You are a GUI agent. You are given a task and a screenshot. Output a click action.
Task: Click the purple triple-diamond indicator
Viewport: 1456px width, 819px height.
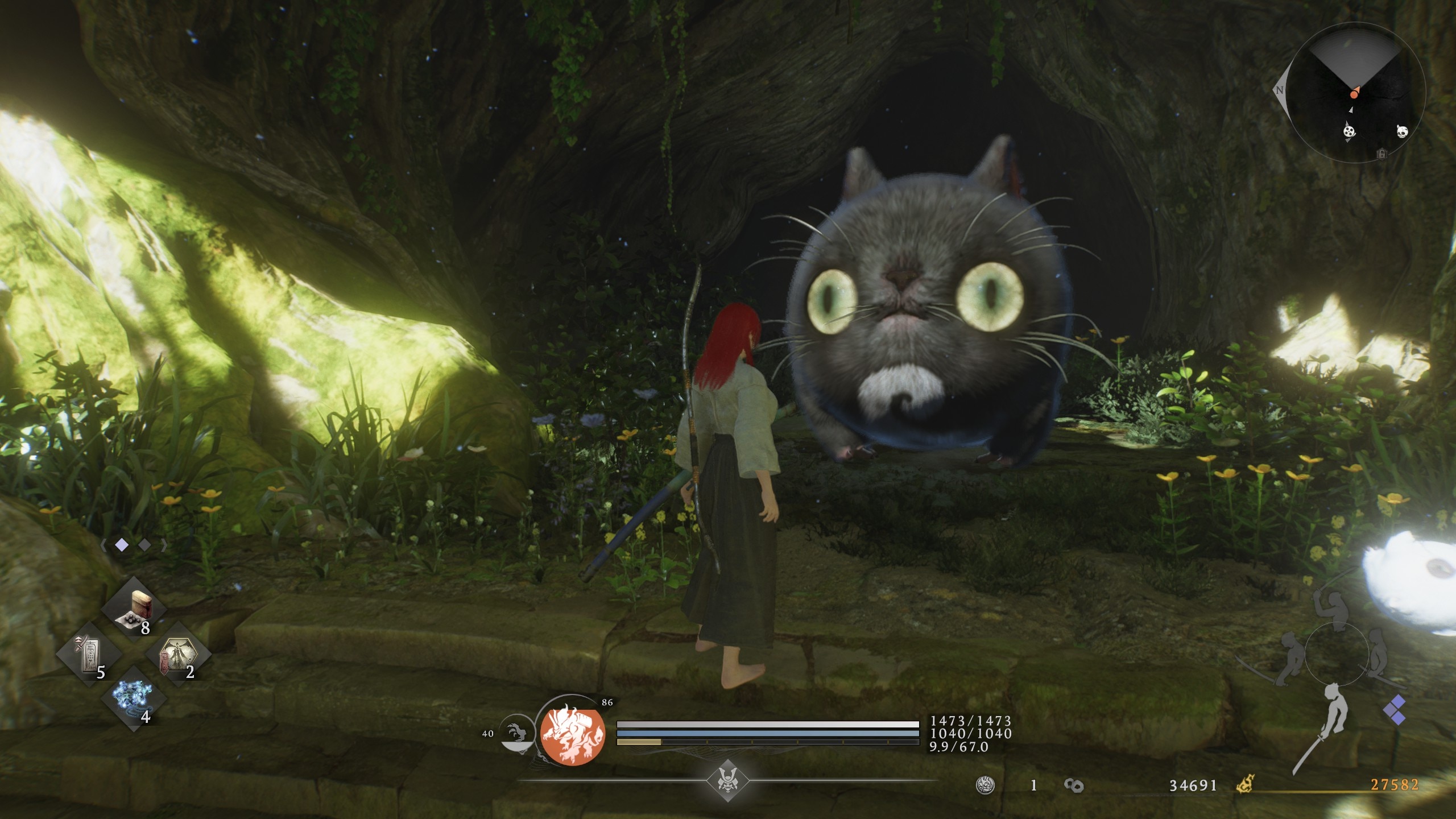(1397, 710)
